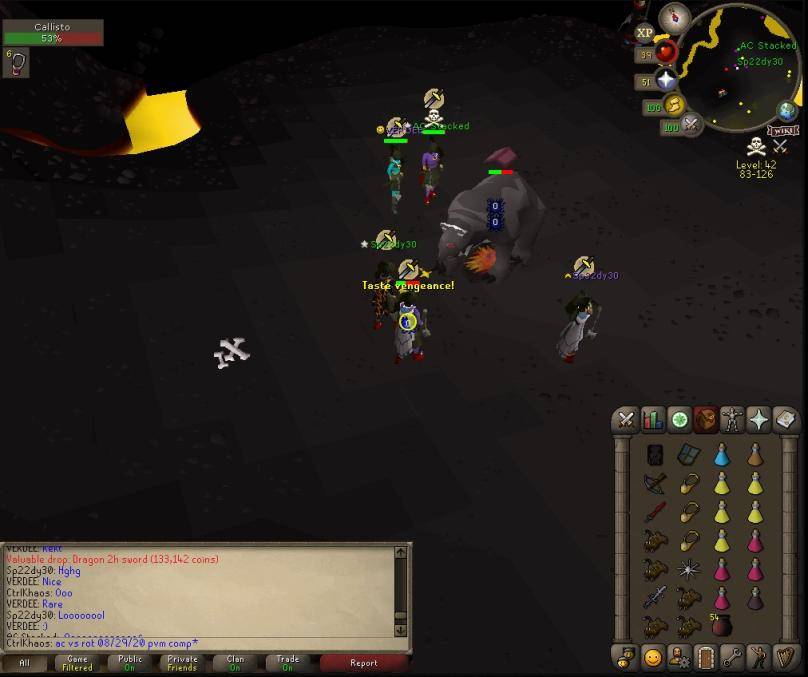The image size is (808, 677).
Task: Open the Music player harp tab
Action: coord(786,658)
